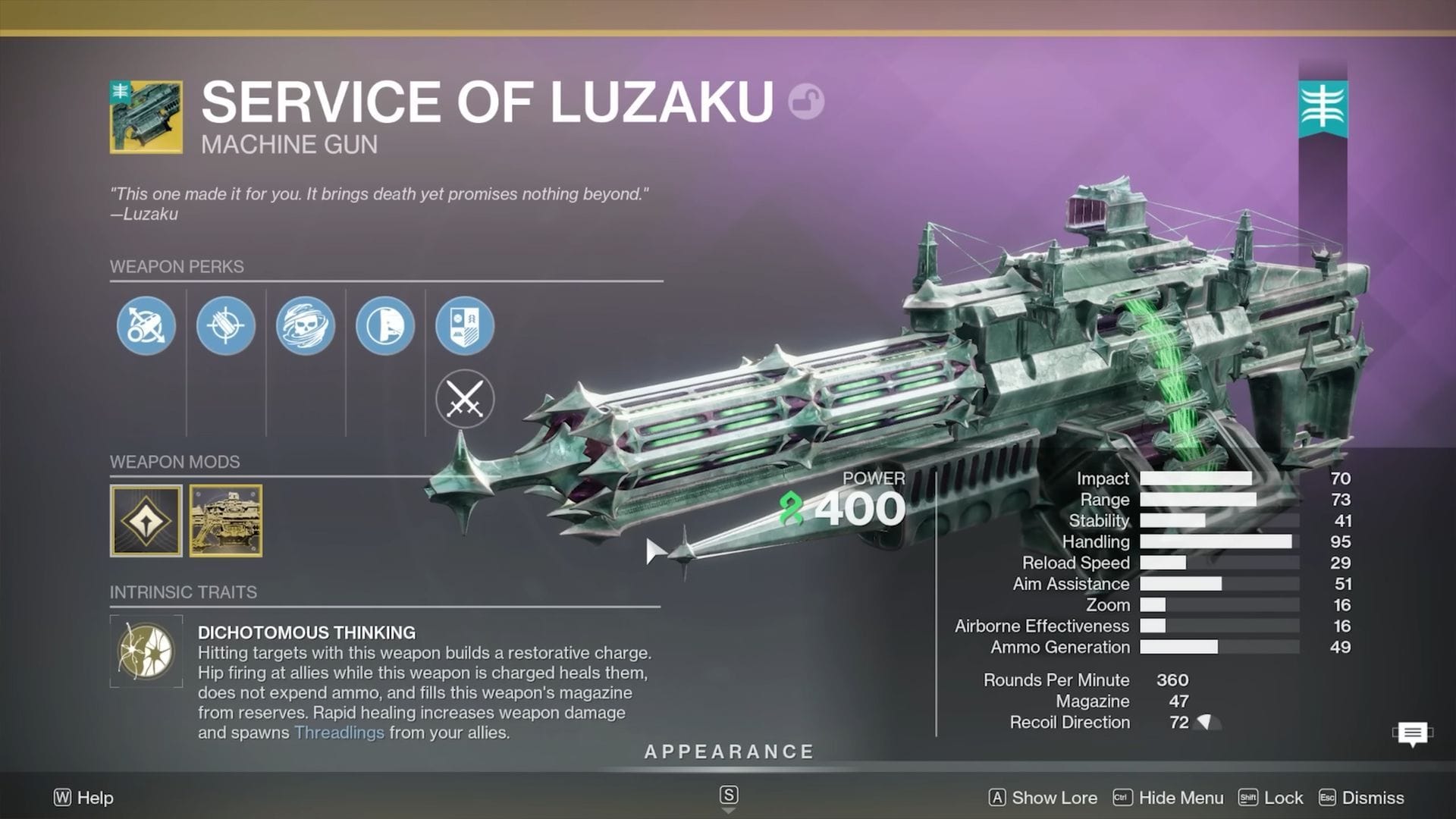Screen dimensions: 1456x819
Task: Click the Threadlings link in the trait description
Action: pyautogui.click(x=339, y=733)
